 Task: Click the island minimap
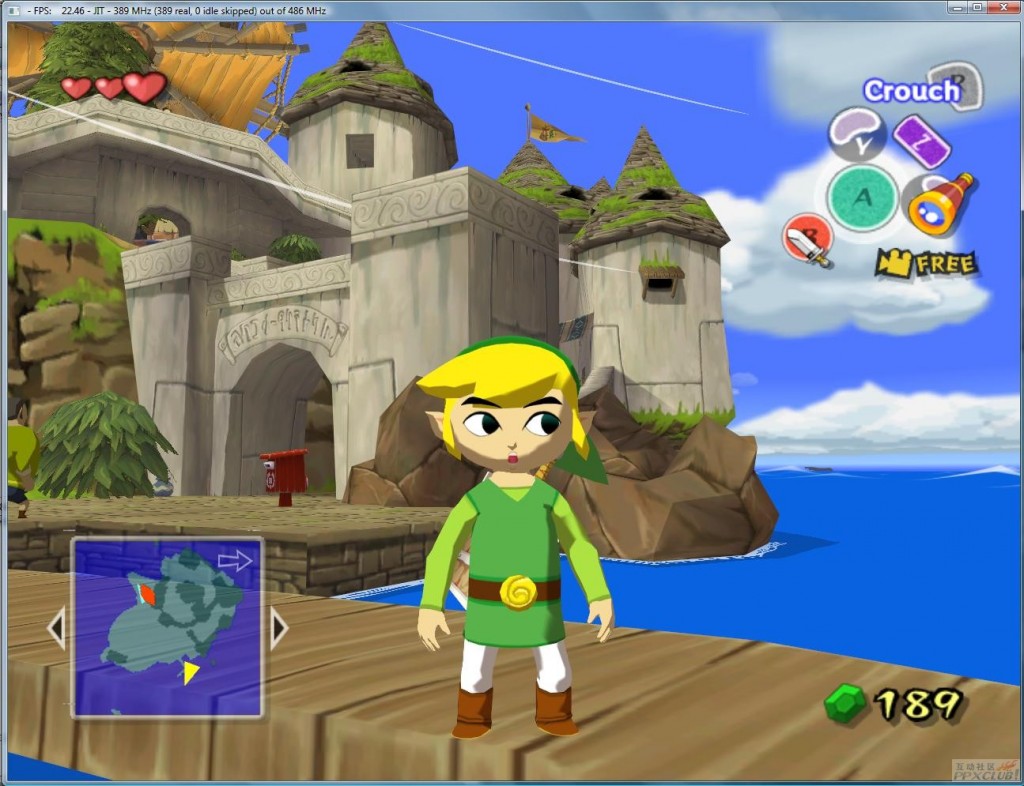(167, 627)
